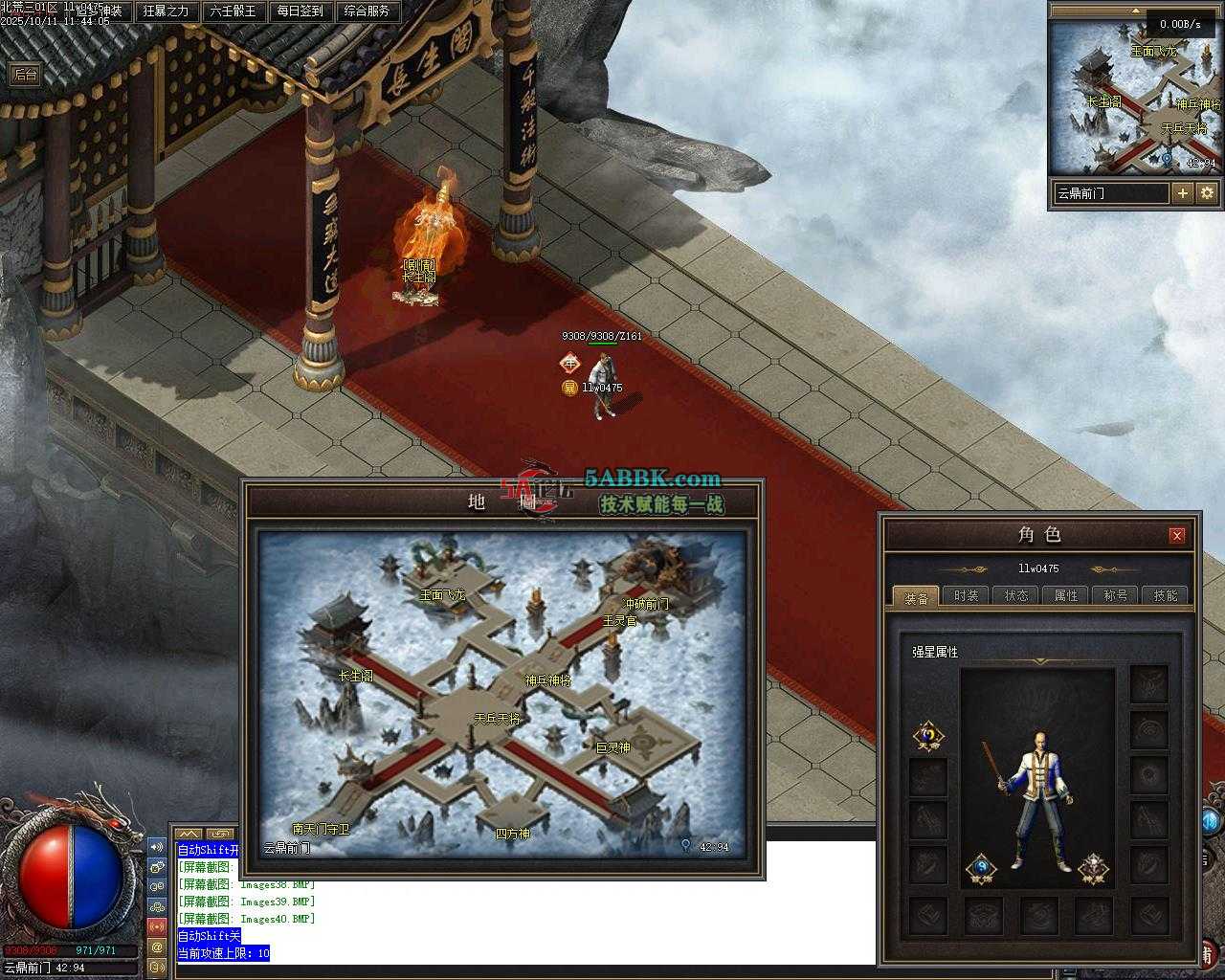Click the 天命 icon in character panel

point(928,736)
